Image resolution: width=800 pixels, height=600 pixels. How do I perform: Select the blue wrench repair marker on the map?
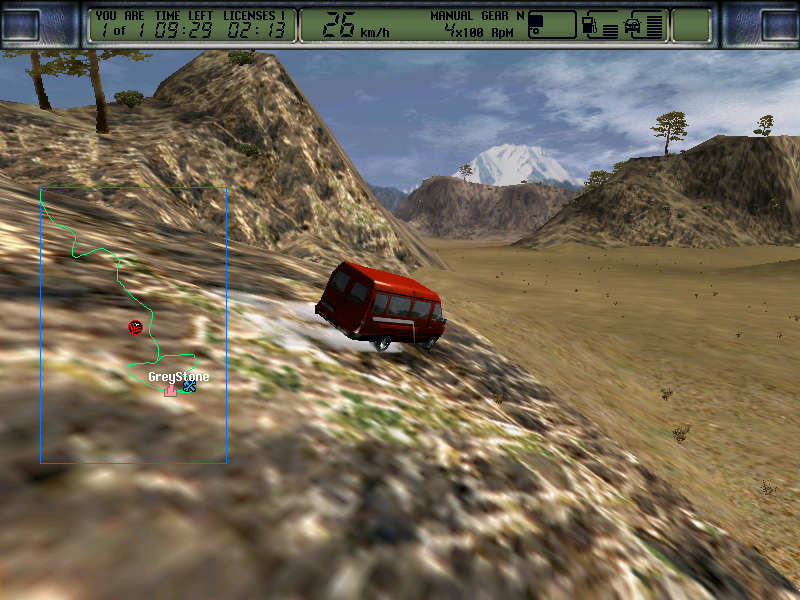(x=189, y=386)
